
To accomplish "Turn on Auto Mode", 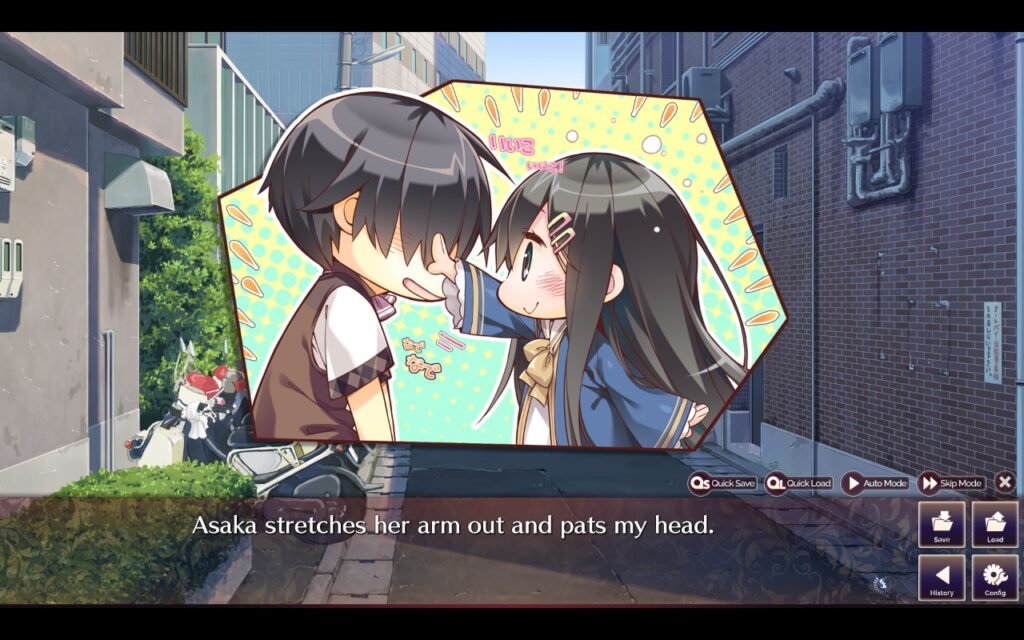I will pos(875,483).
